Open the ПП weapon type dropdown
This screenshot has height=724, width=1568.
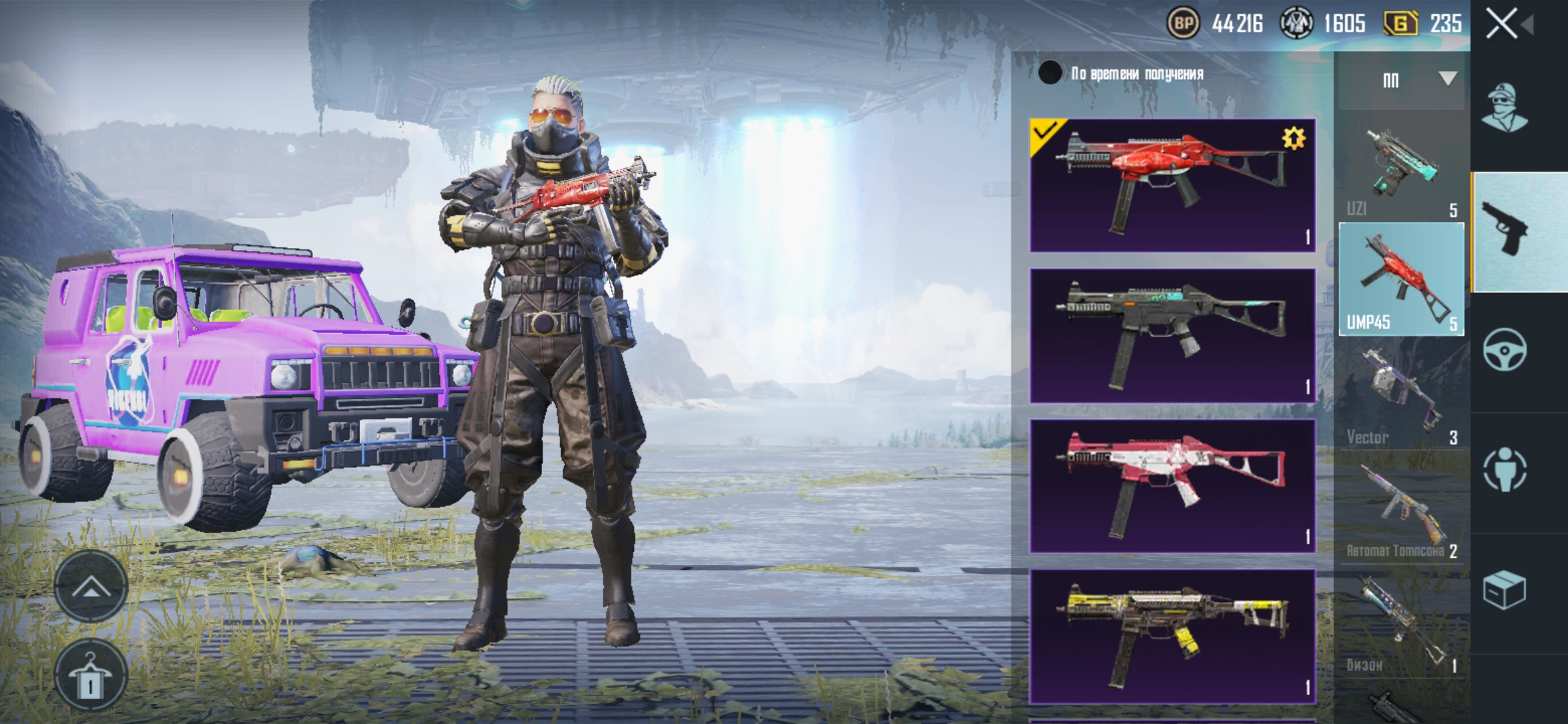1401,80
